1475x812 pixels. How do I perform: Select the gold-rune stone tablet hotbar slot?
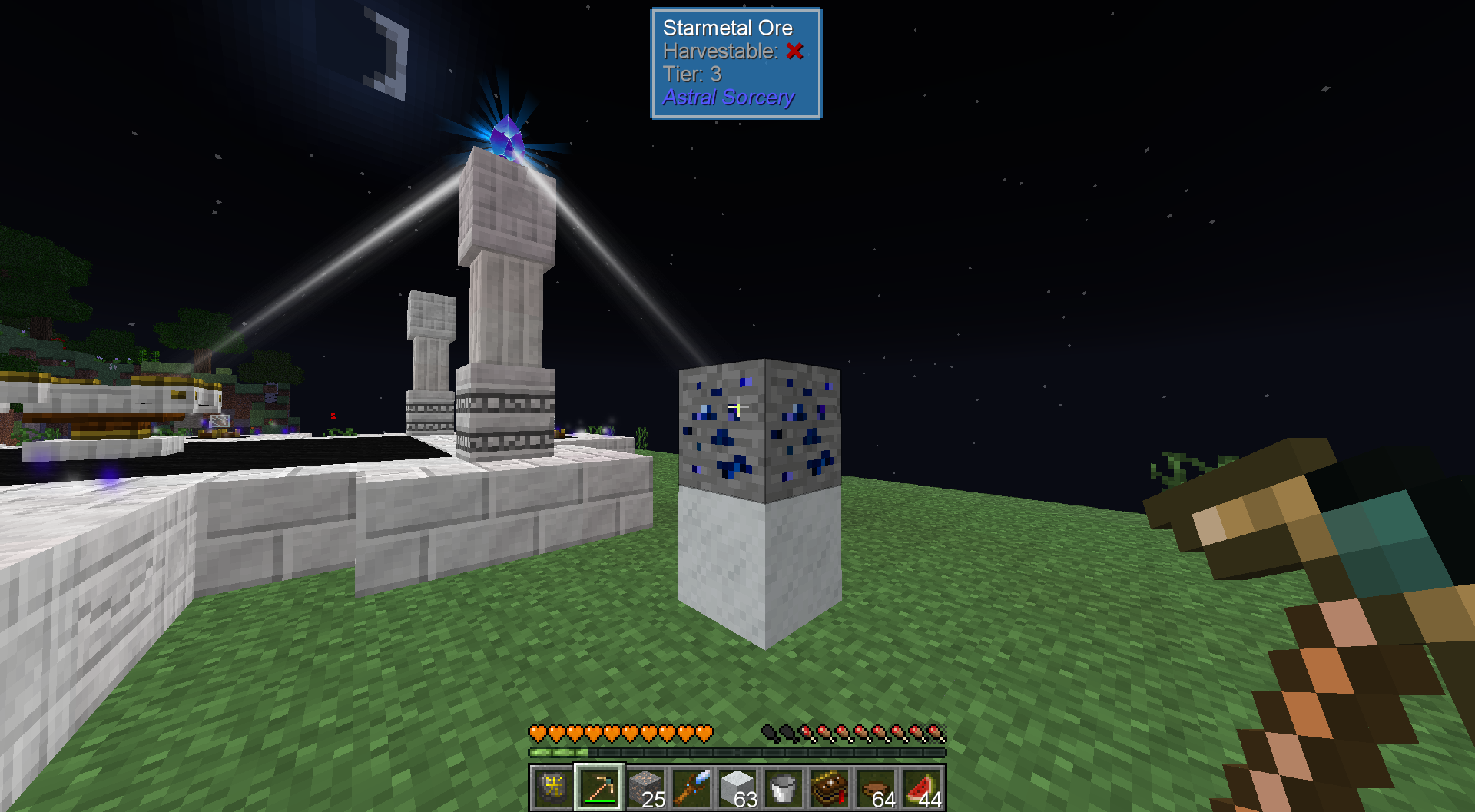tap(552, 787)
